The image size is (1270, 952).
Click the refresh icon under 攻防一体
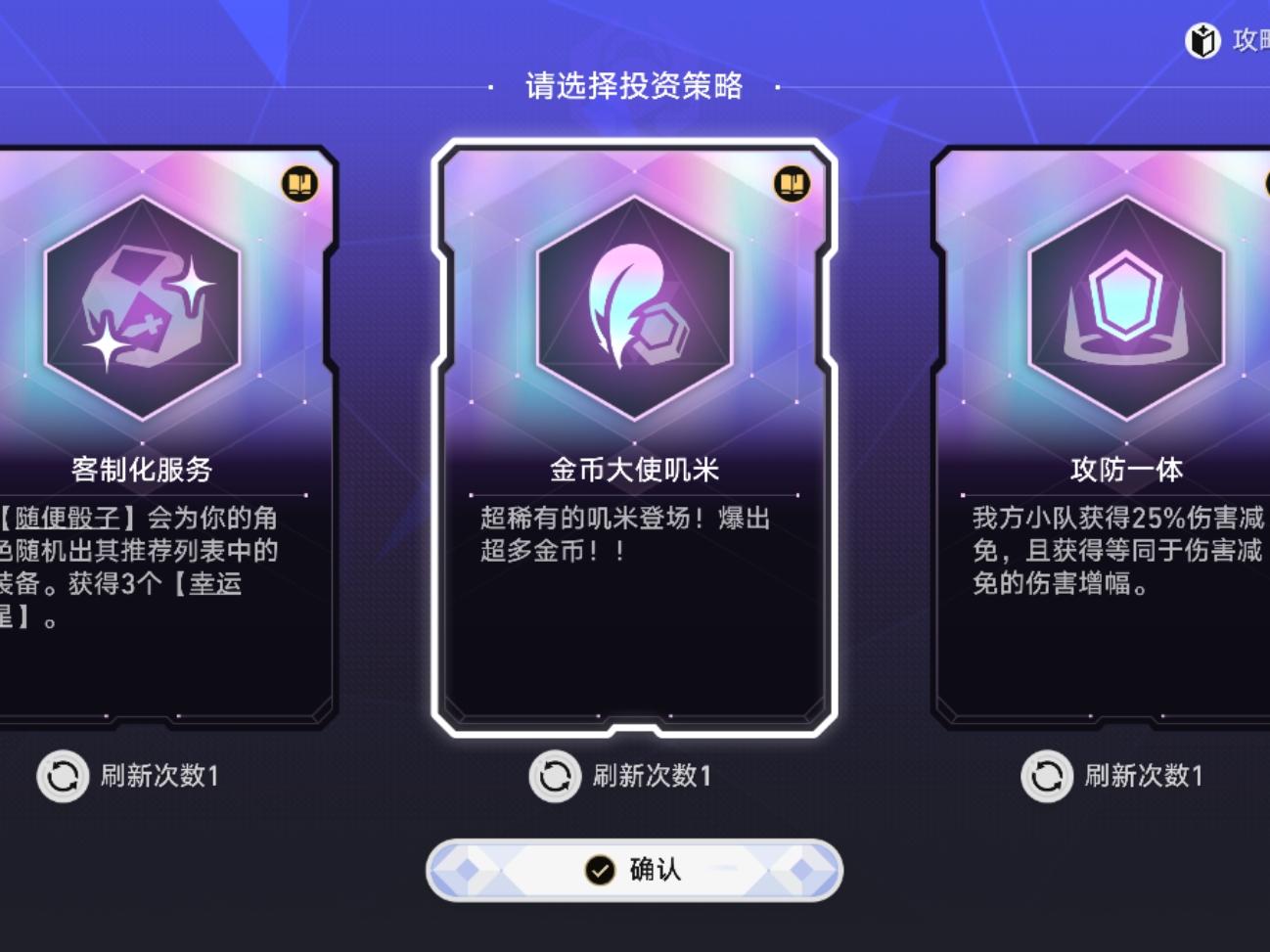click(x=1047, y=777)
